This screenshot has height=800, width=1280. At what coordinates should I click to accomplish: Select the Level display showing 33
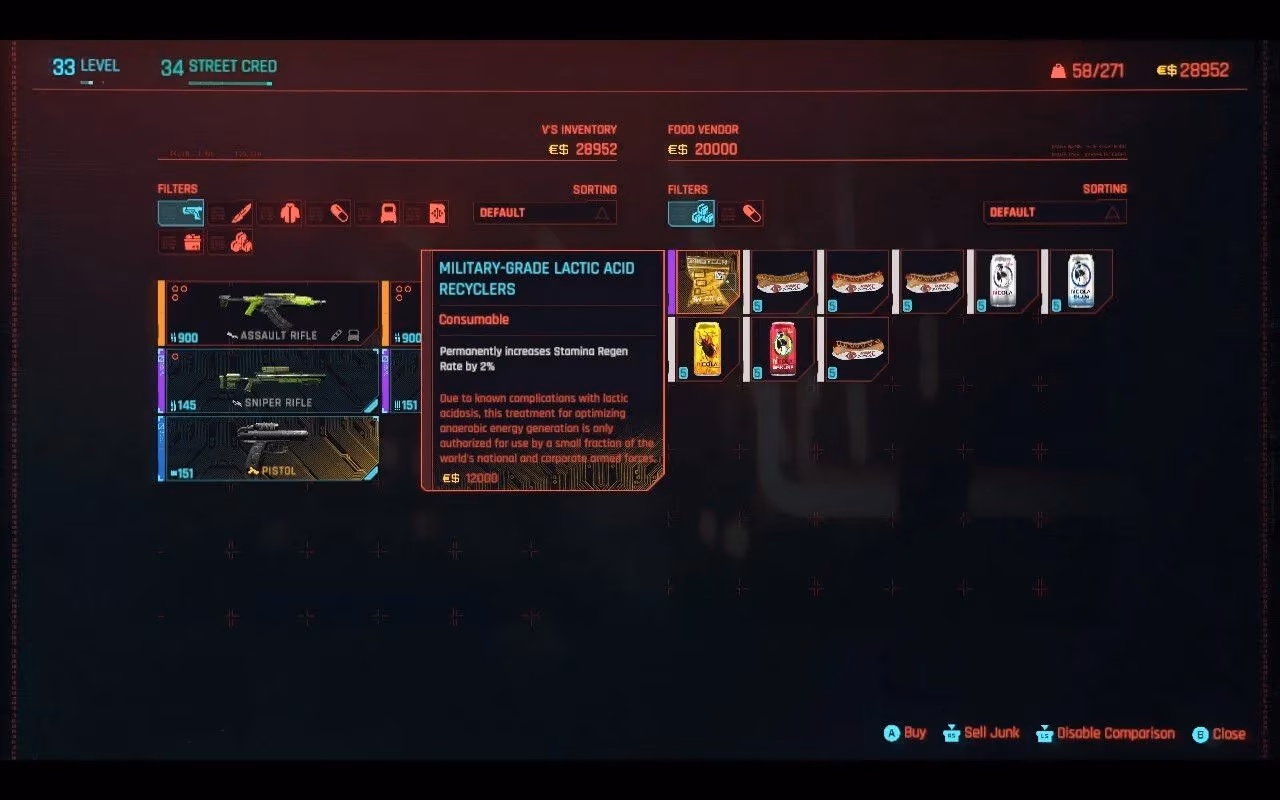(x=85, y=65)
